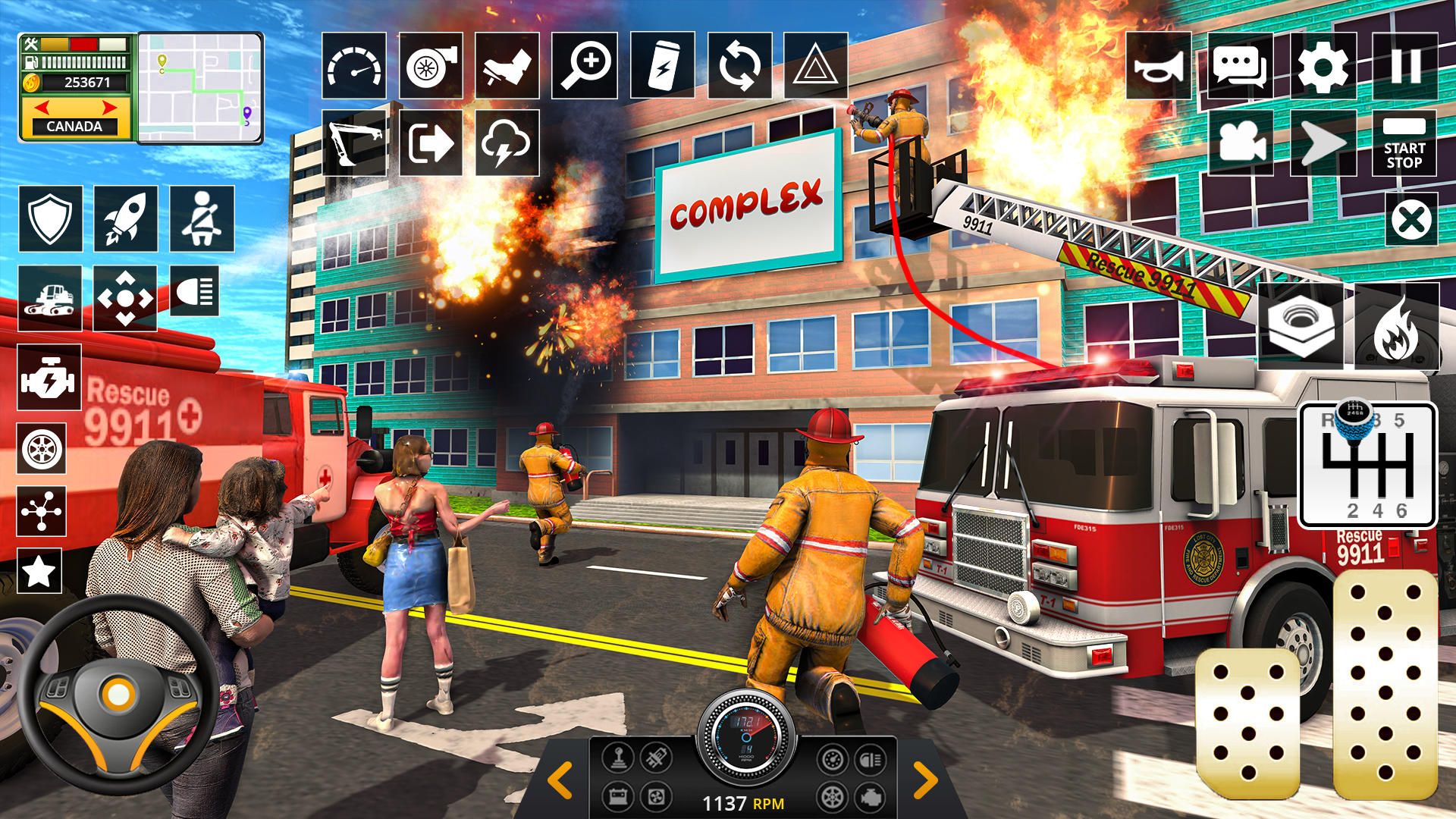Fasten the seatbelt icon
The width and height of the screenshot is (1456, 819).
pyautogui.click(x=202, y=218)
